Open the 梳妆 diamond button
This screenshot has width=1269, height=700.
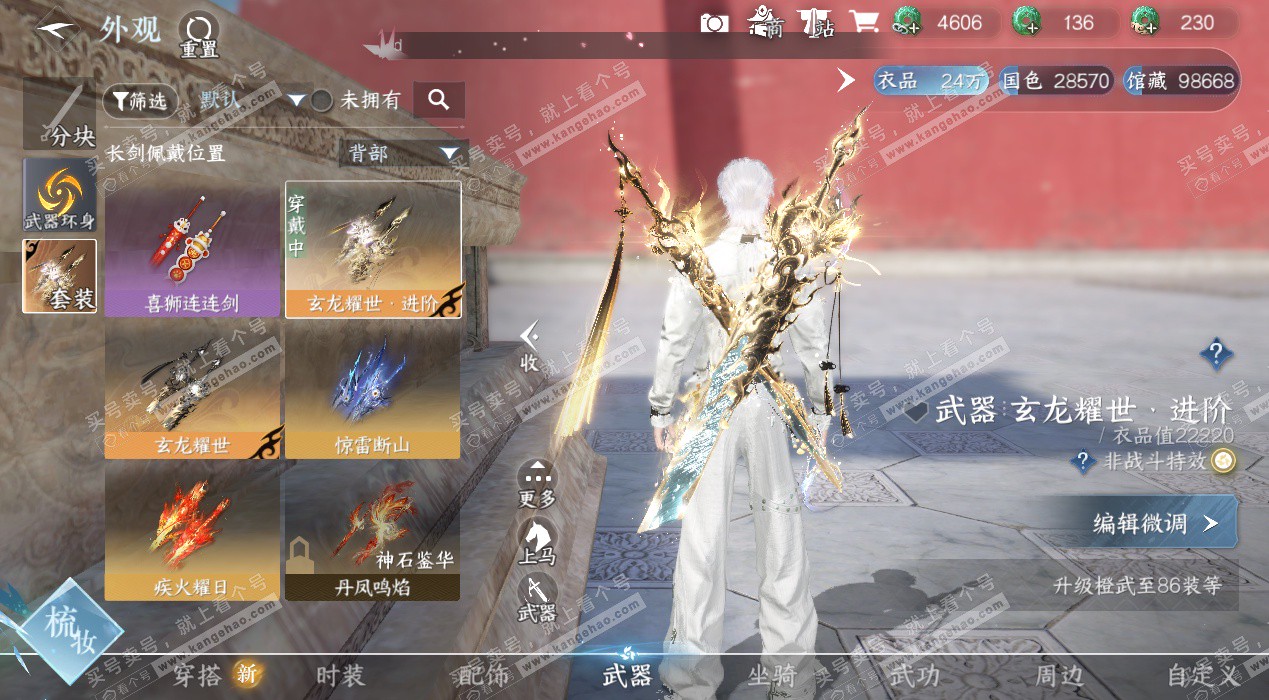(x=69, y=628)
